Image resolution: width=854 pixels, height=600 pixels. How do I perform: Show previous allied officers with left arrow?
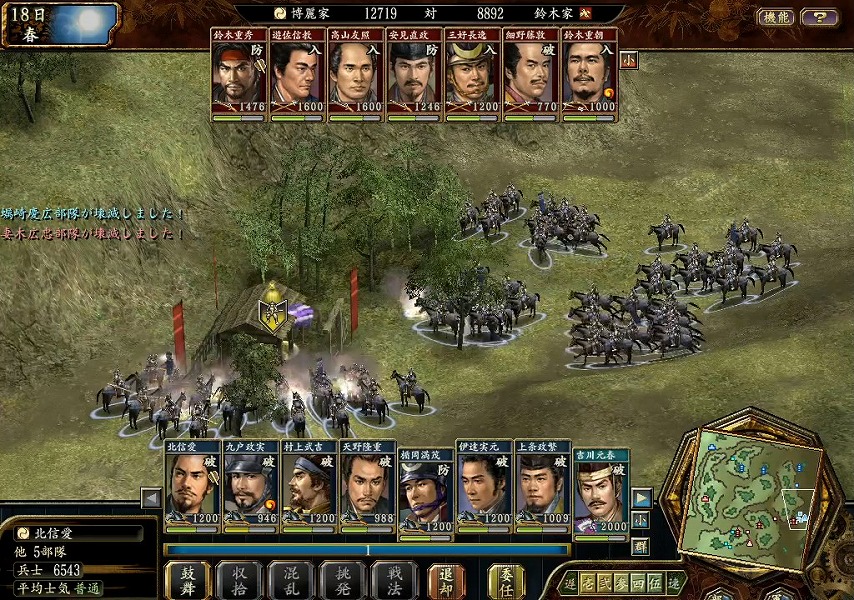151,498
